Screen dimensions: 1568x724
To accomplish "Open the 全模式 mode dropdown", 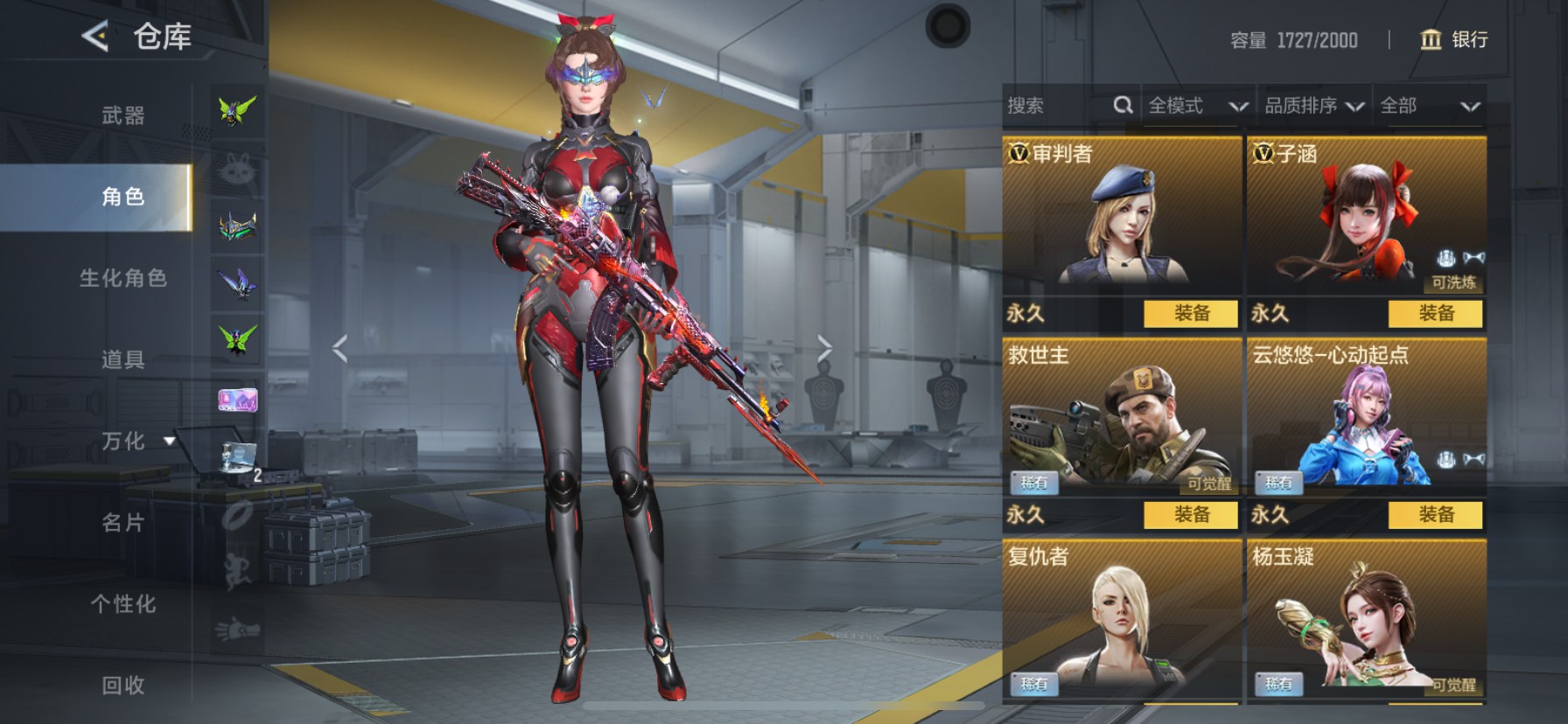I will (x=1197, y=106).
